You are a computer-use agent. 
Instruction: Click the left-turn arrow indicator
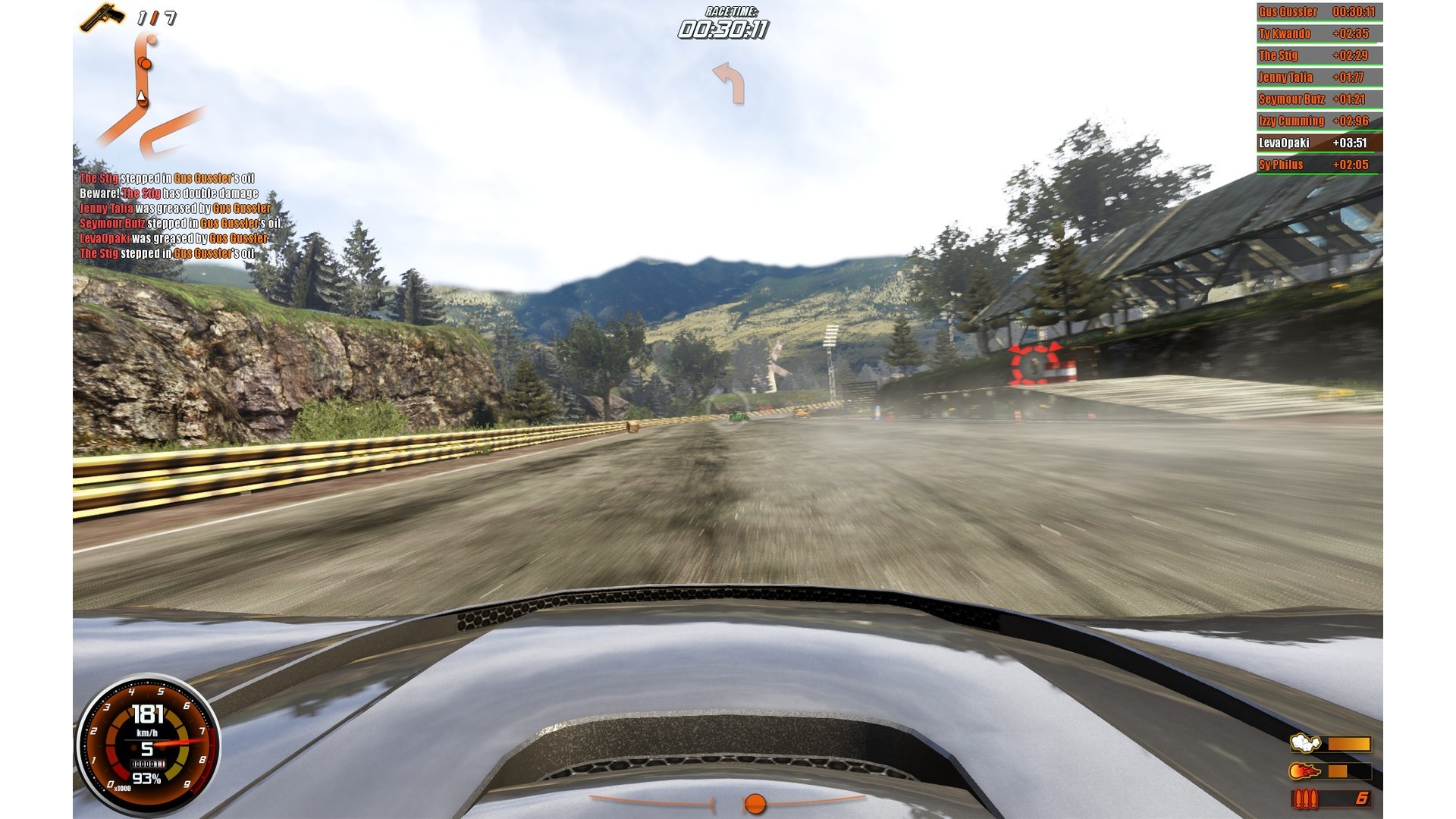pyautogui.click(x=728, y=82)
